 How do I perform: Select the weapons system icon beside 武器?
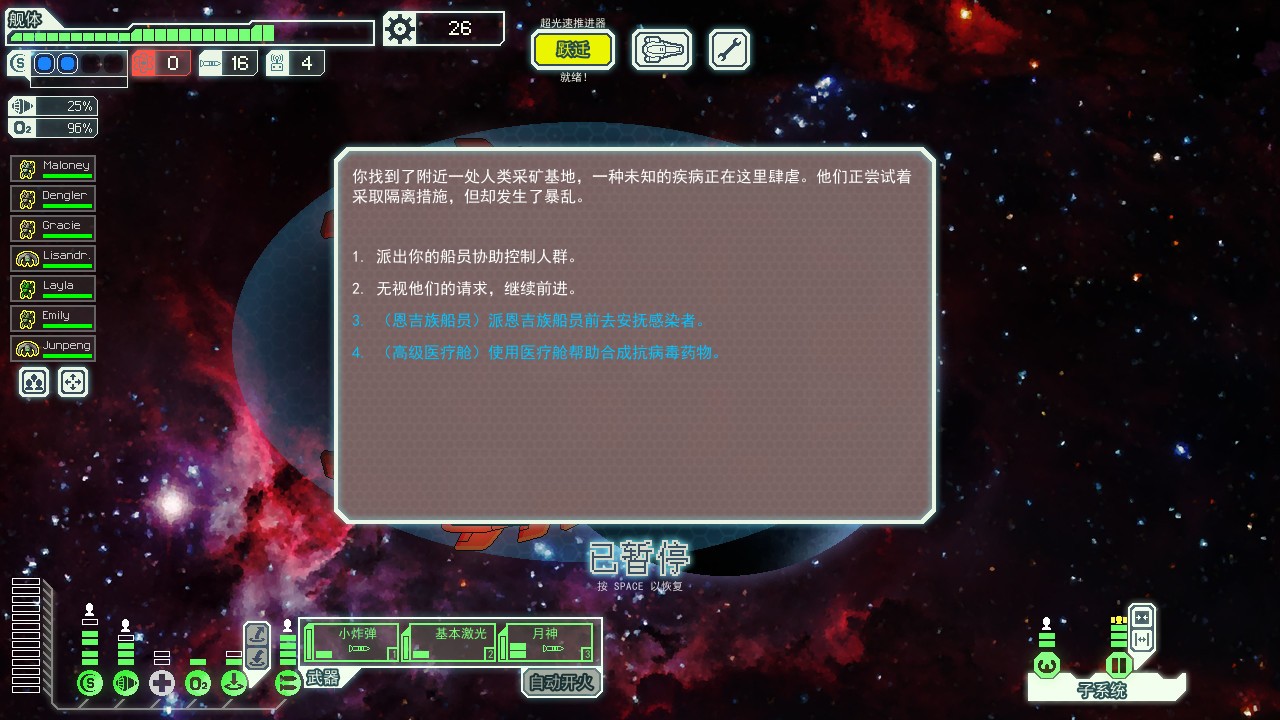click(x=286, y=683)
